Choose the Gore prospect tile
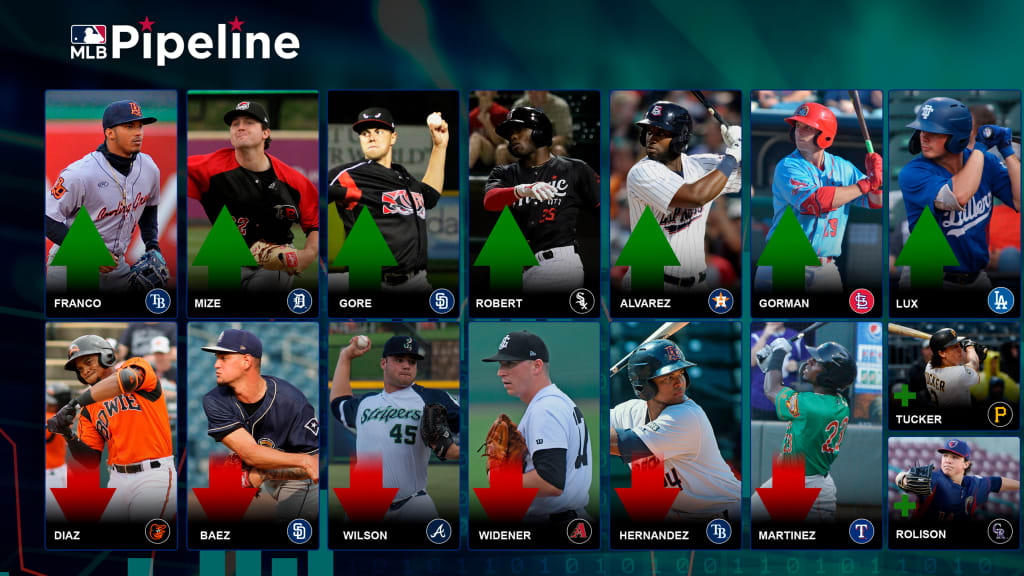This screenshot has width=1024, height=576. 394,204
